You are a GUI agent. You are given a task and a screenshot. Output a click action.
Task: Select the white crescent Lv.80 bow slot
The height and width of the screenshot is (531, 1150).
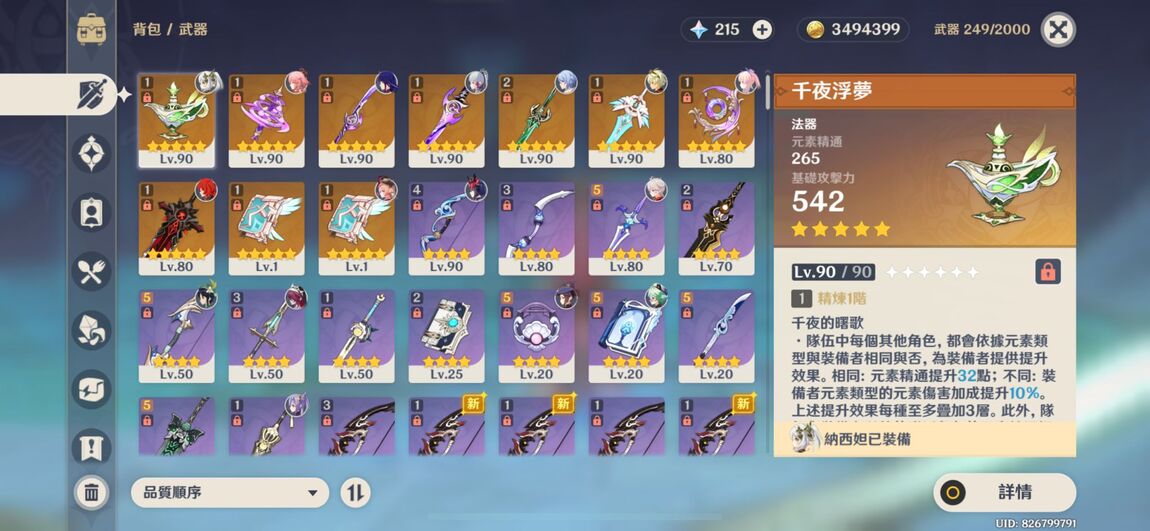[x=536, y=228]
